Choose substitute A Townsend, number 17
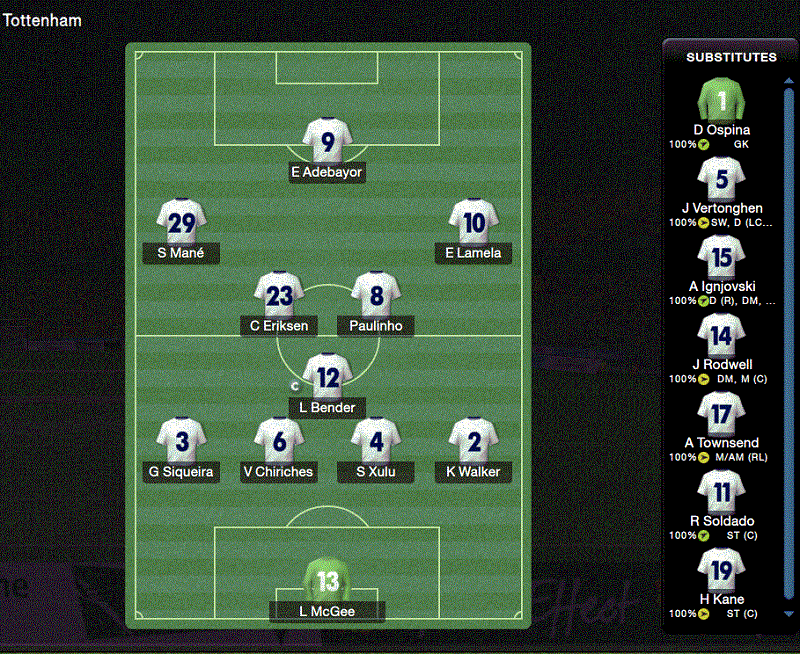800x654 pixels. coord(721,414)
